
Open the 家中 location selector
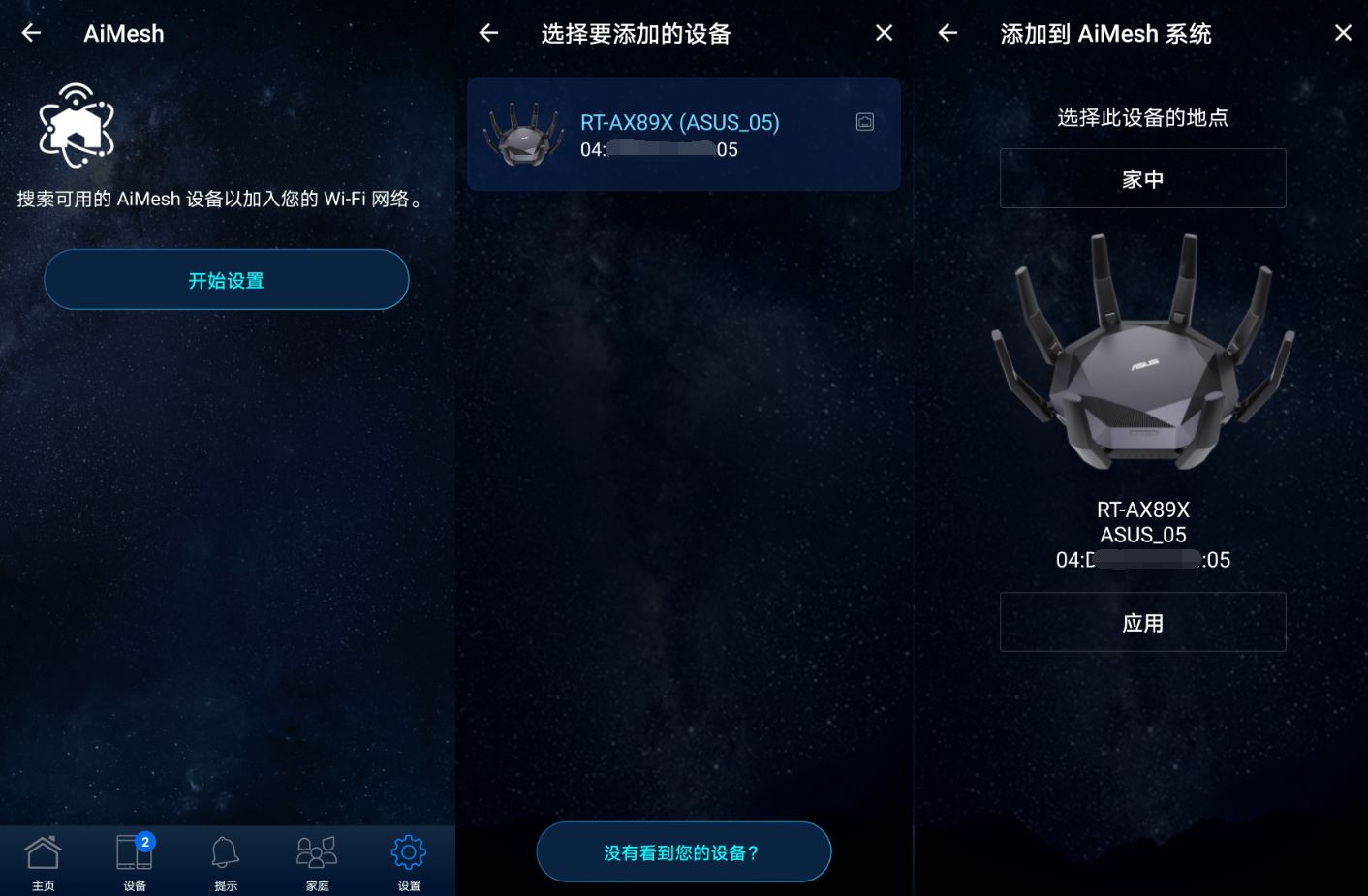(1142, 179)
